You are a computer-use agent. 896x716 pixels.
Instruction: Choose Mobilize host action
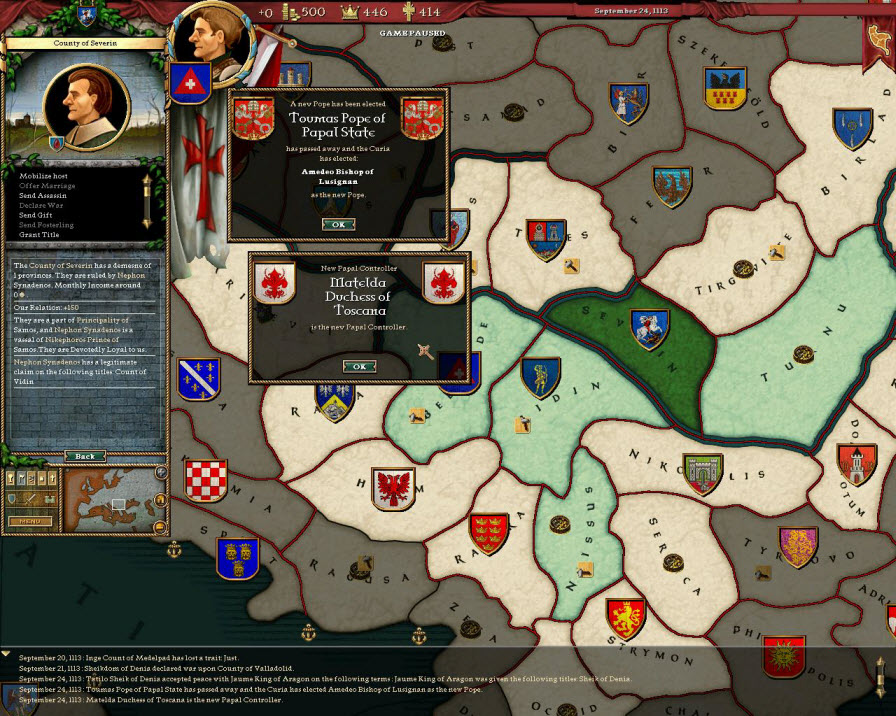point(46,176)
